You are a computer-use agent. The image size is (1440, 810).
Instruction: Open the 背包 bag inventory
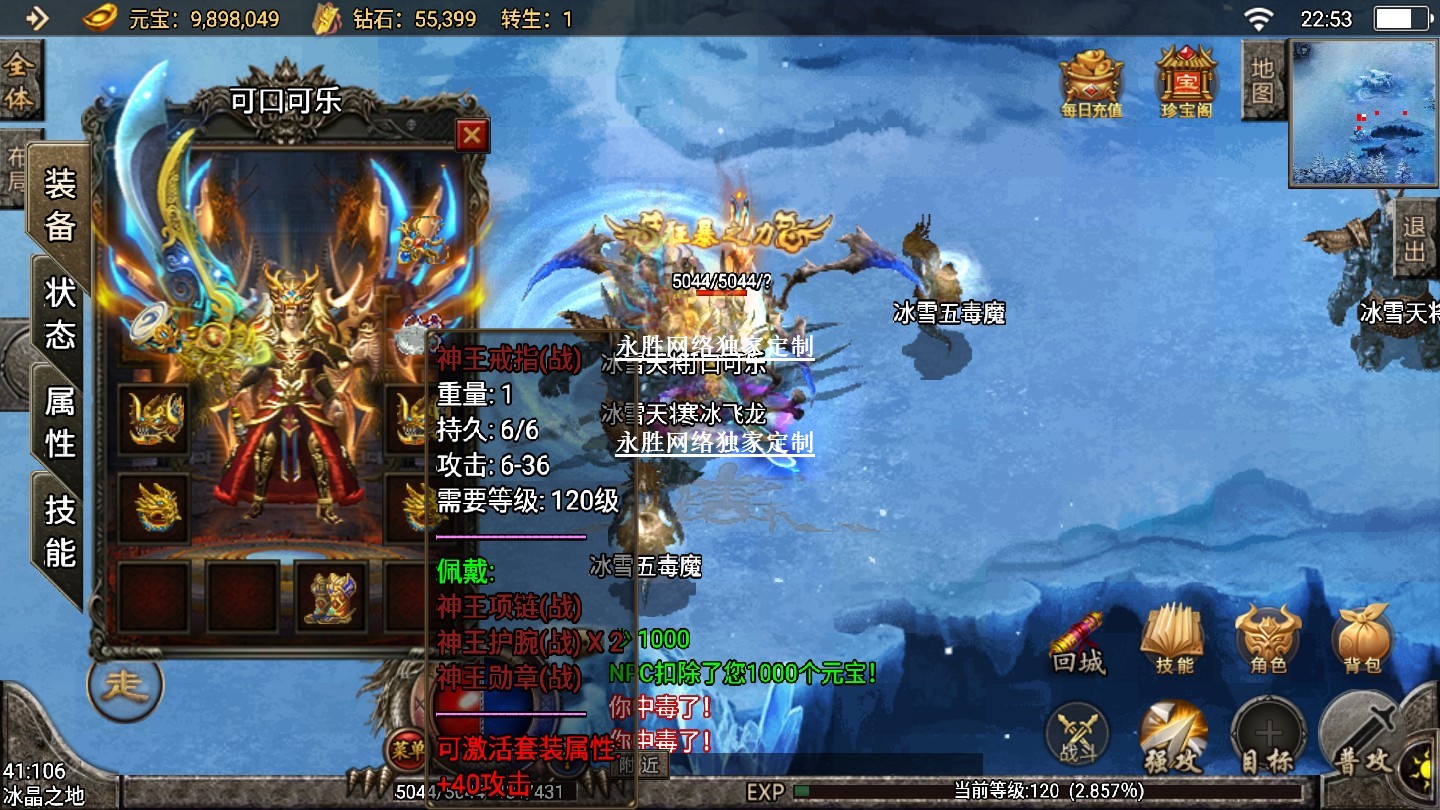coord(1362,640)
